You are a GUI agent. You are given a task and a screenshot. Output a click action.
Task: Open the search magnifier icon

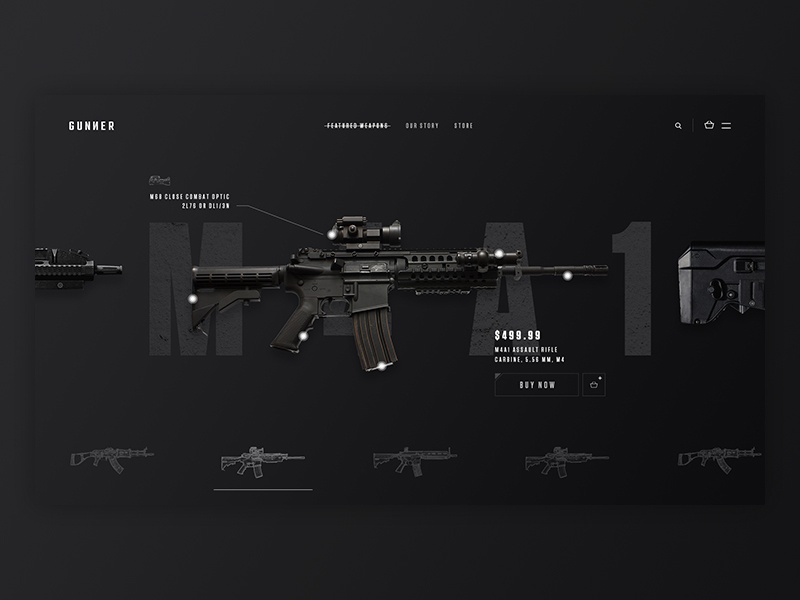678,126
